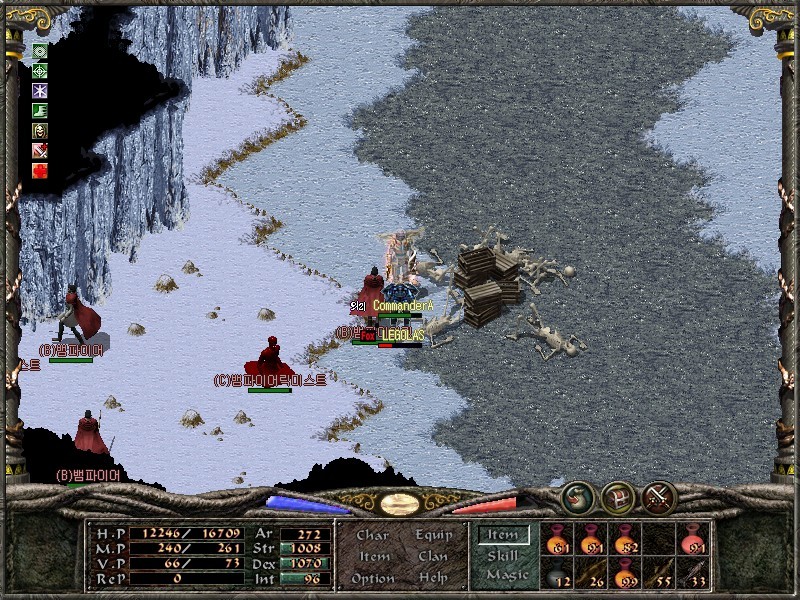Image resolution: width=800 pixels, height=600 pixels.
Task: Switch to the highlighted Item quickbar tab
Action: coord(503,535)
